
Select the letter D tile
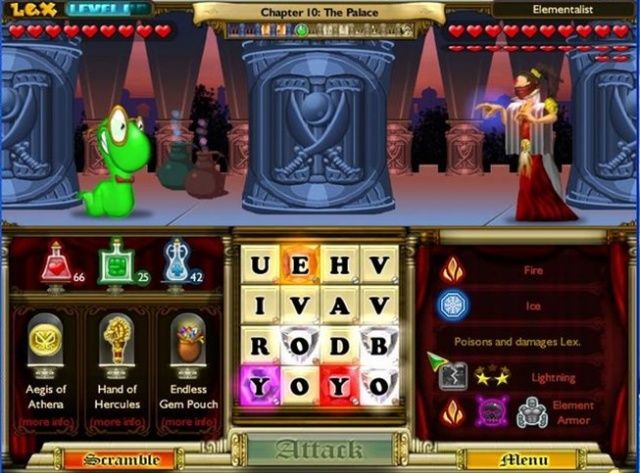click(x=340, y=345)
